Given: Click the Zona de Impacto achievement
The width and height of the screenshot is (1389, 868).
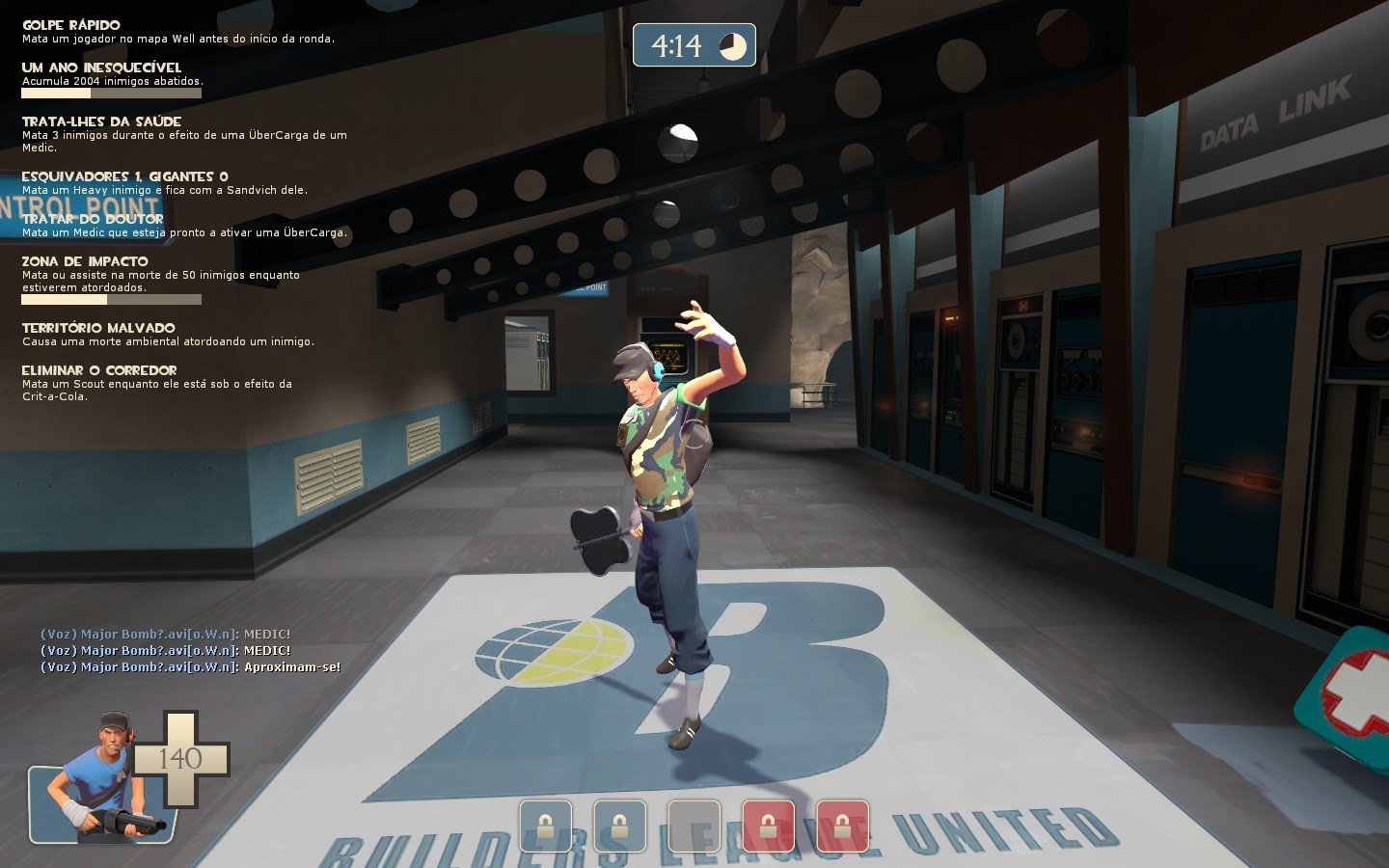Looking at the screenshot, I should (85, 261).
